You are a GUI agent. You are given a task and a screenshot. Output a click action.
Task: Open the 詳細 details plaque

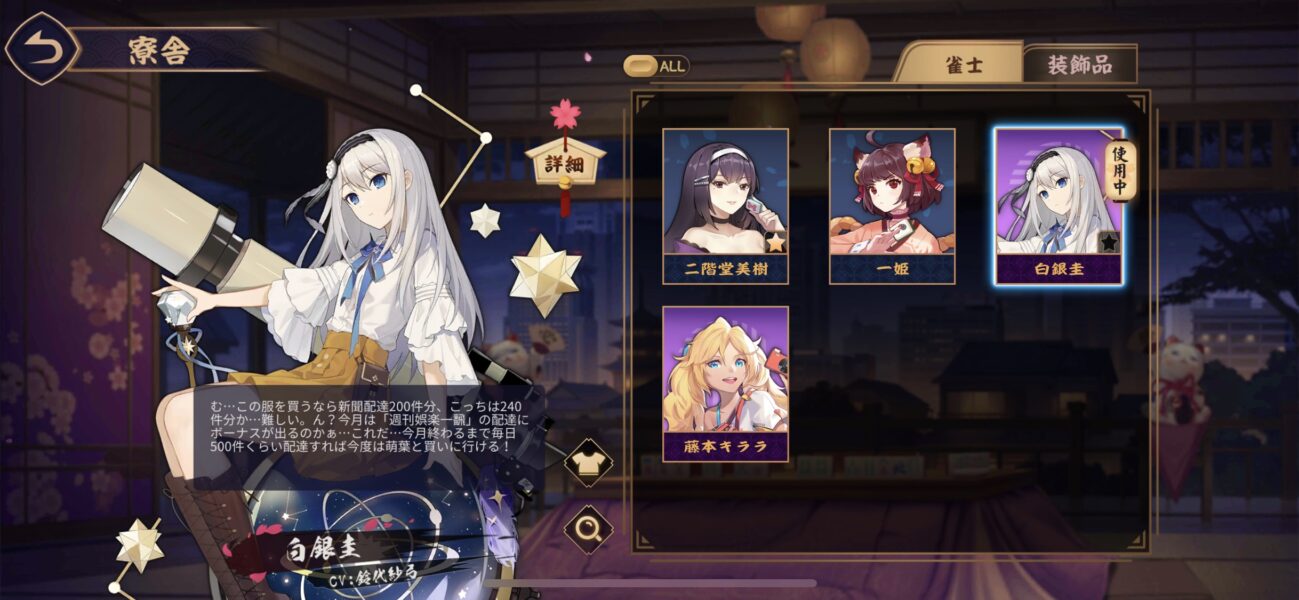click(x=565, y=164)
